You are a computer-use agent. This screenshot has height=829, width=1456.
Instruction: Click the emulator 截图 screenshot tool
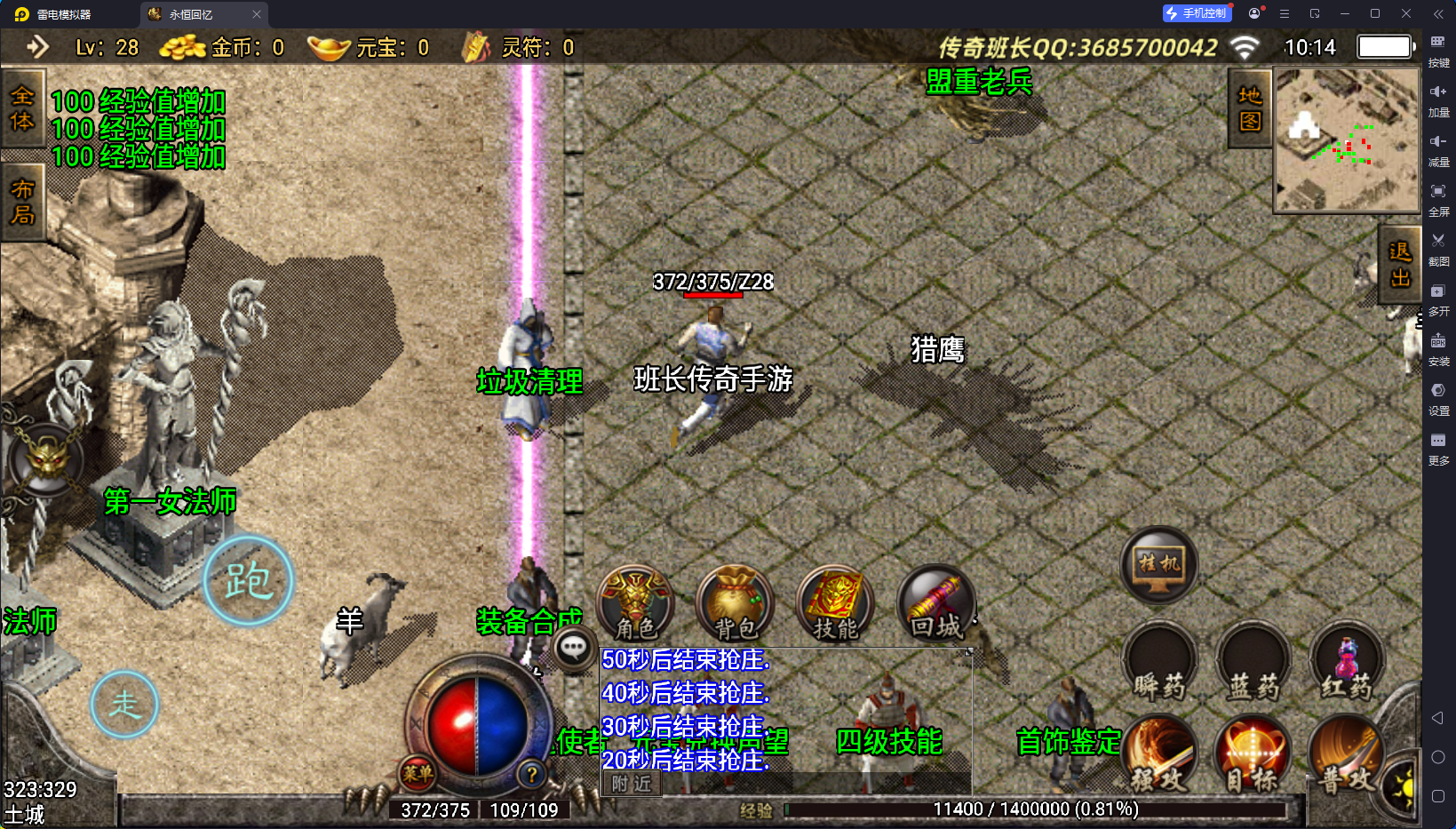1438,247
